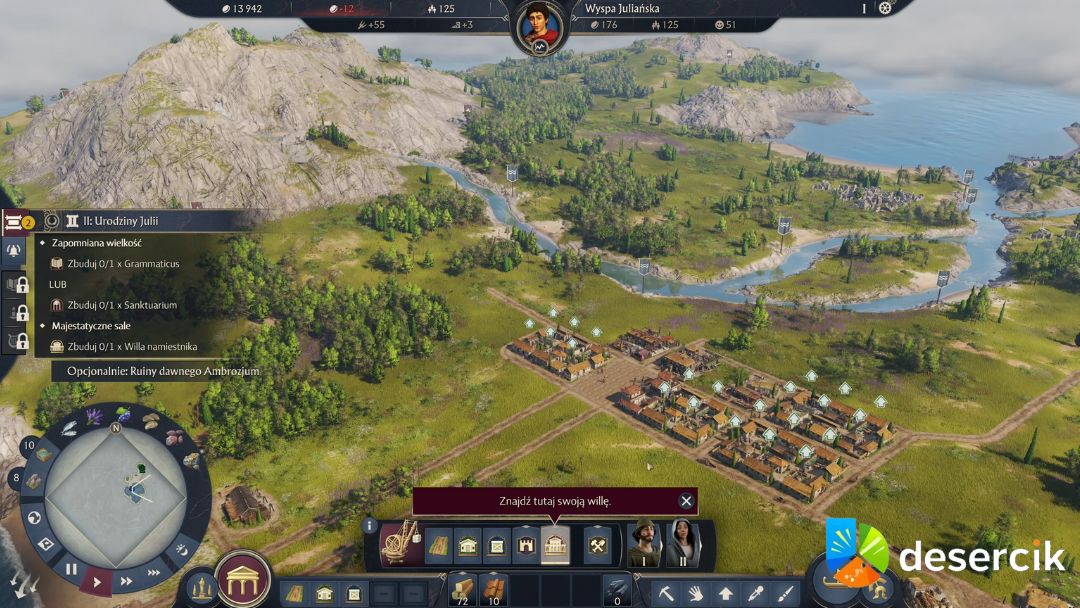Open the castle tower building category
This screenshot has height=608, width=1080.
[526, 545]
